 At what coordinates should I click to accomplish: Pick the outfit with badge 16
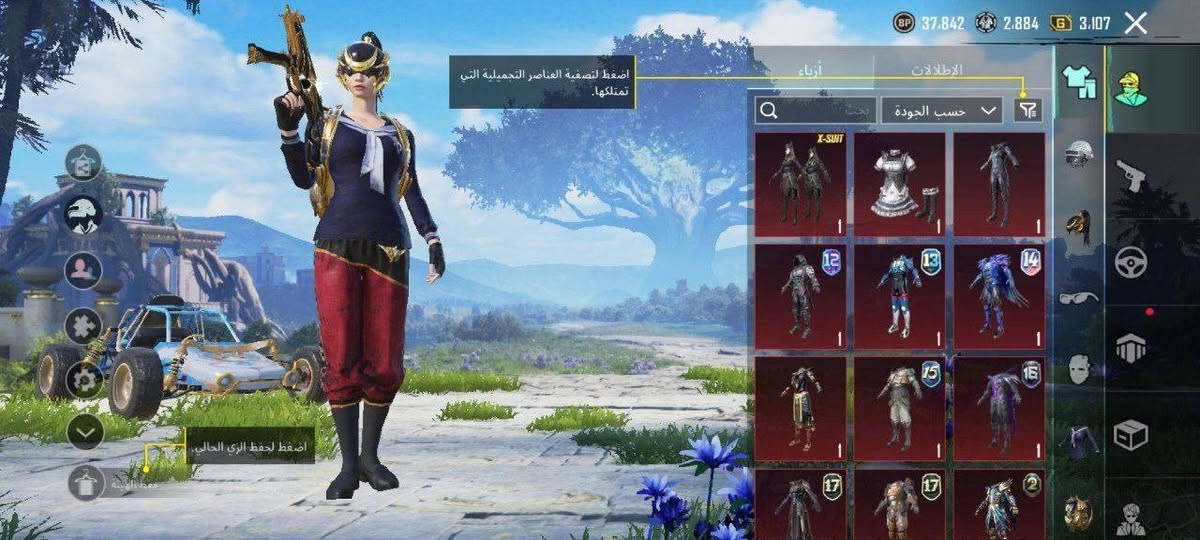click(998, 408)
